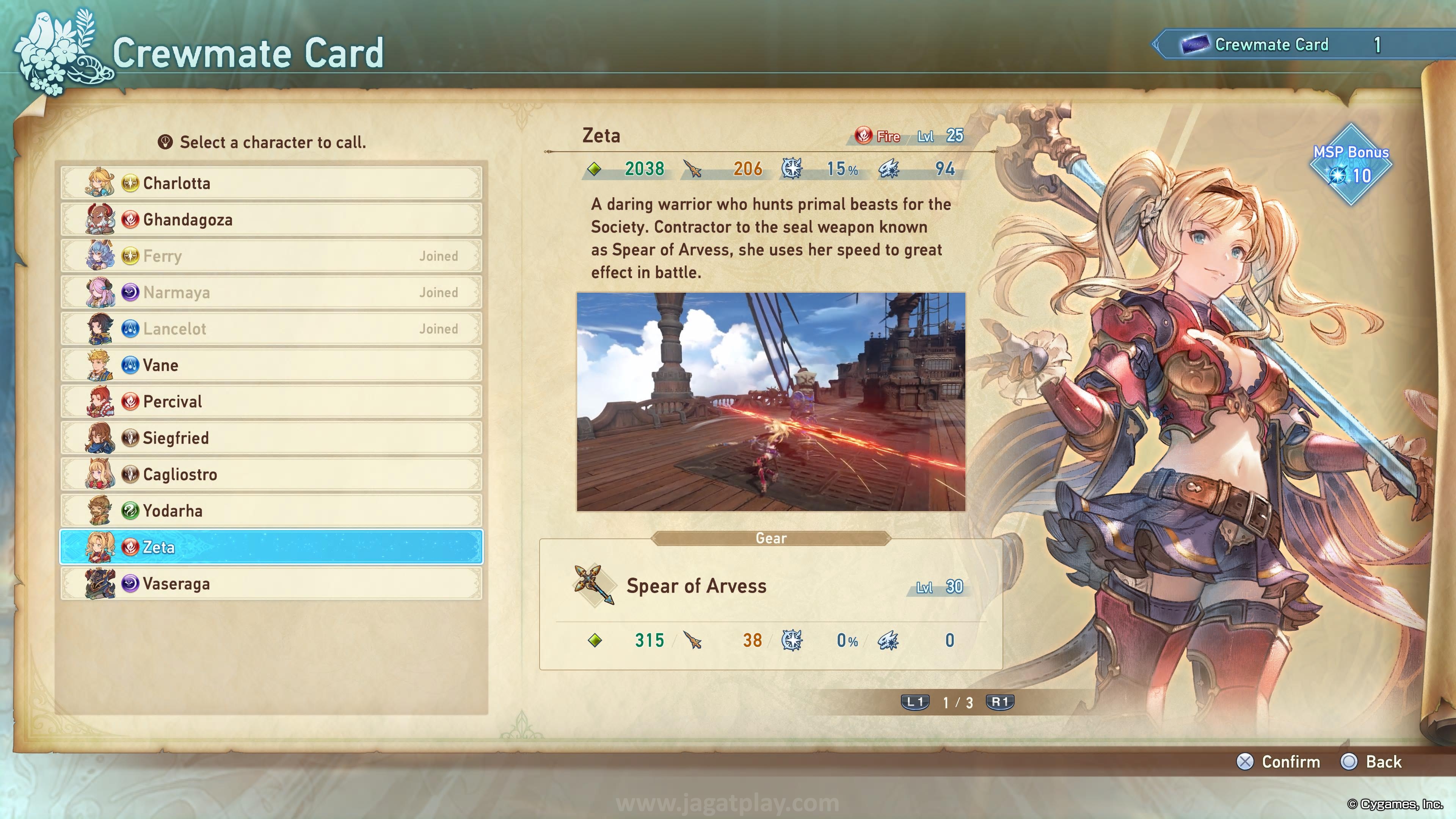
Task: Click the Lancelot row marked Joined
Action: tap(271, 328)
